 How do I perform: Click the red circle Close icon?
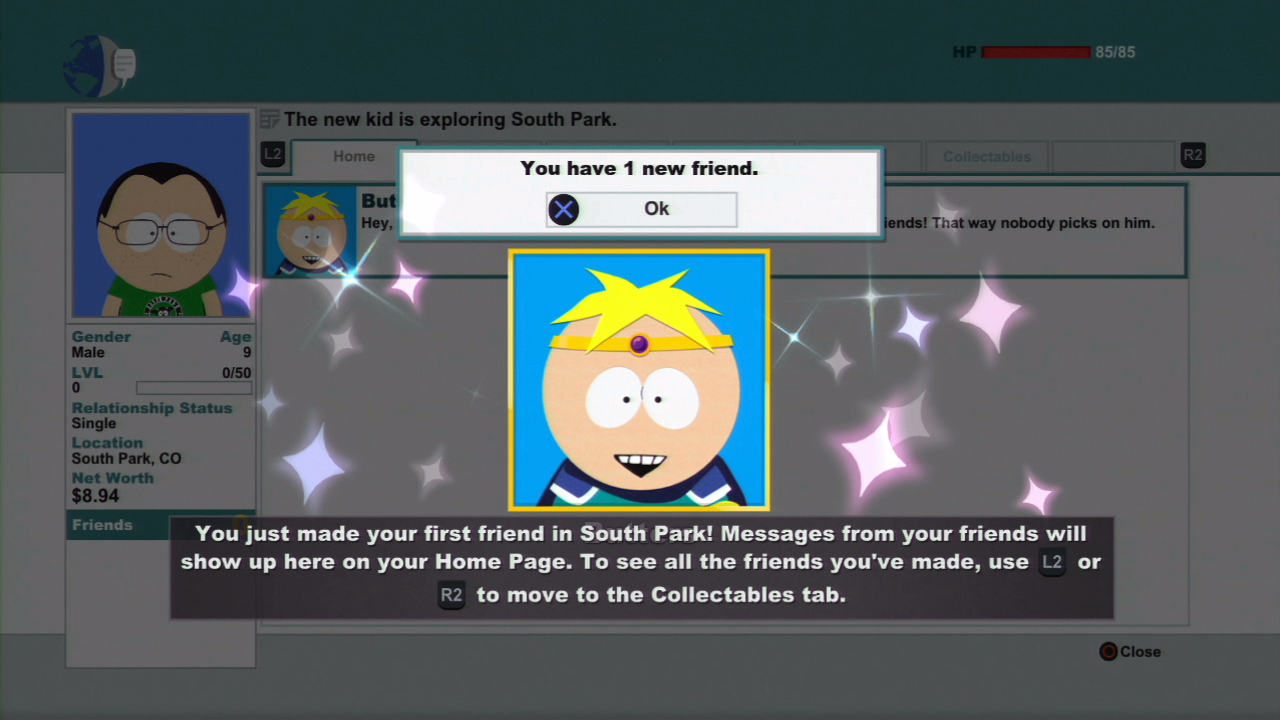click(x=1107, y=651)
